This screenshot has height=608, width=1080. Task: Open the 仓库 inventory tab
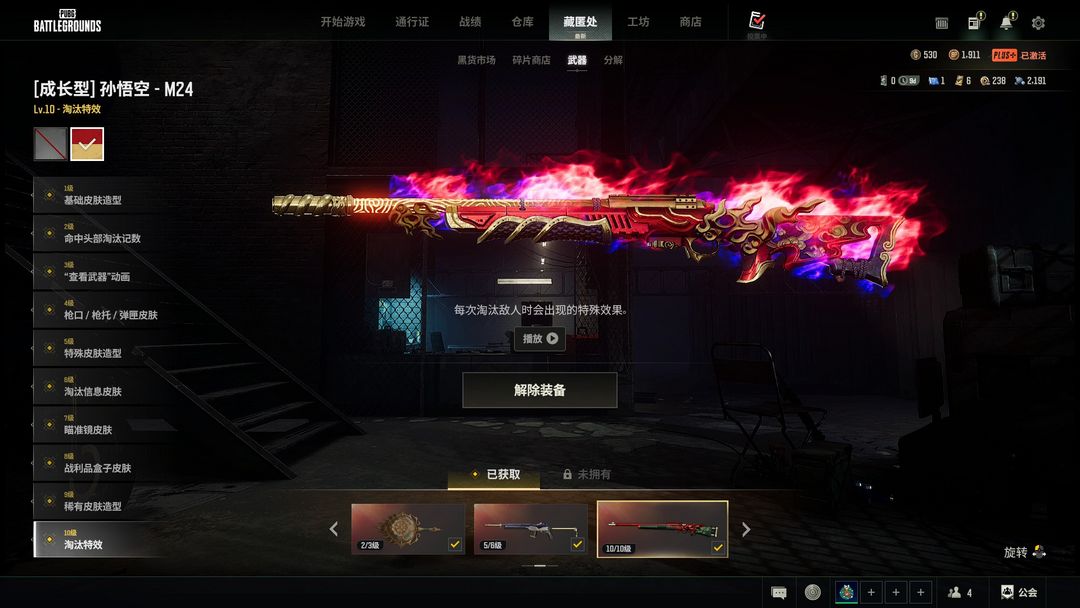pyautogui.click(x=522, y=22)
